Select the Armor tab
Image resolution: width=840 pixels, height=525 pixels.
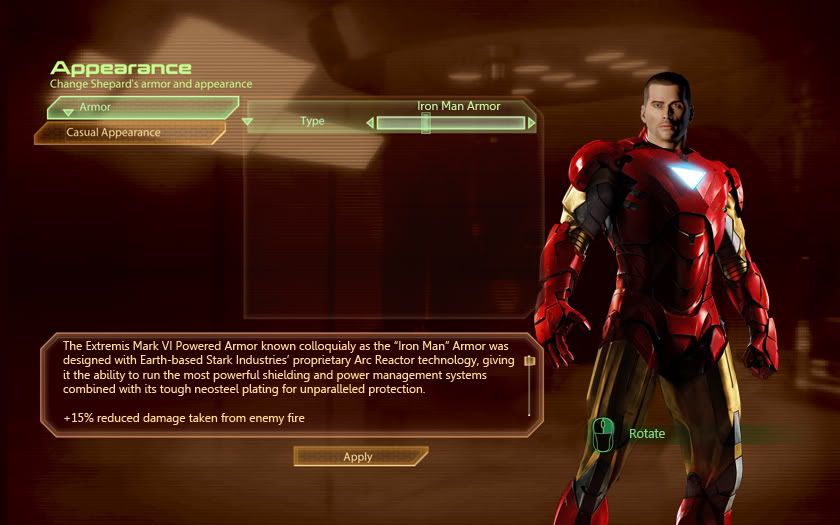tap(140, 107)
